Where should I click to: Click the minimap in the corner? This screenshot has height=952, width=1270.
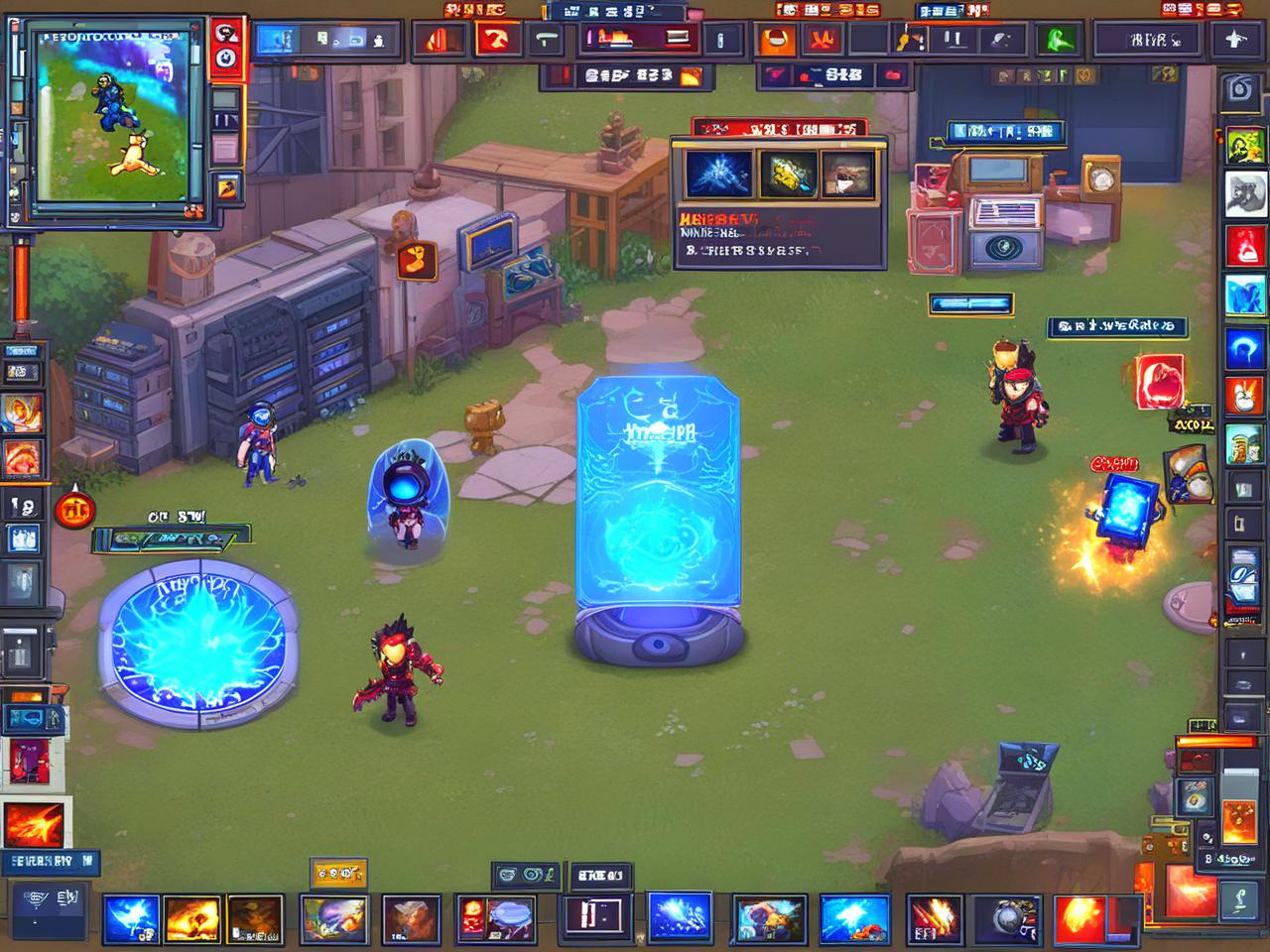click(110, 117)
